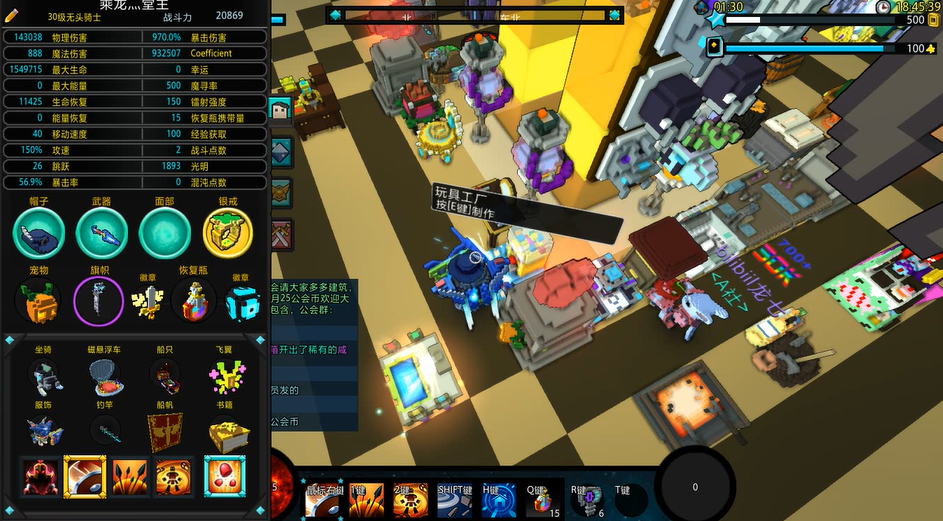This screenshot has width=943, height=521.
Task: Activate the house icon ability on hotbar
Action: click(x=499, y=499)
